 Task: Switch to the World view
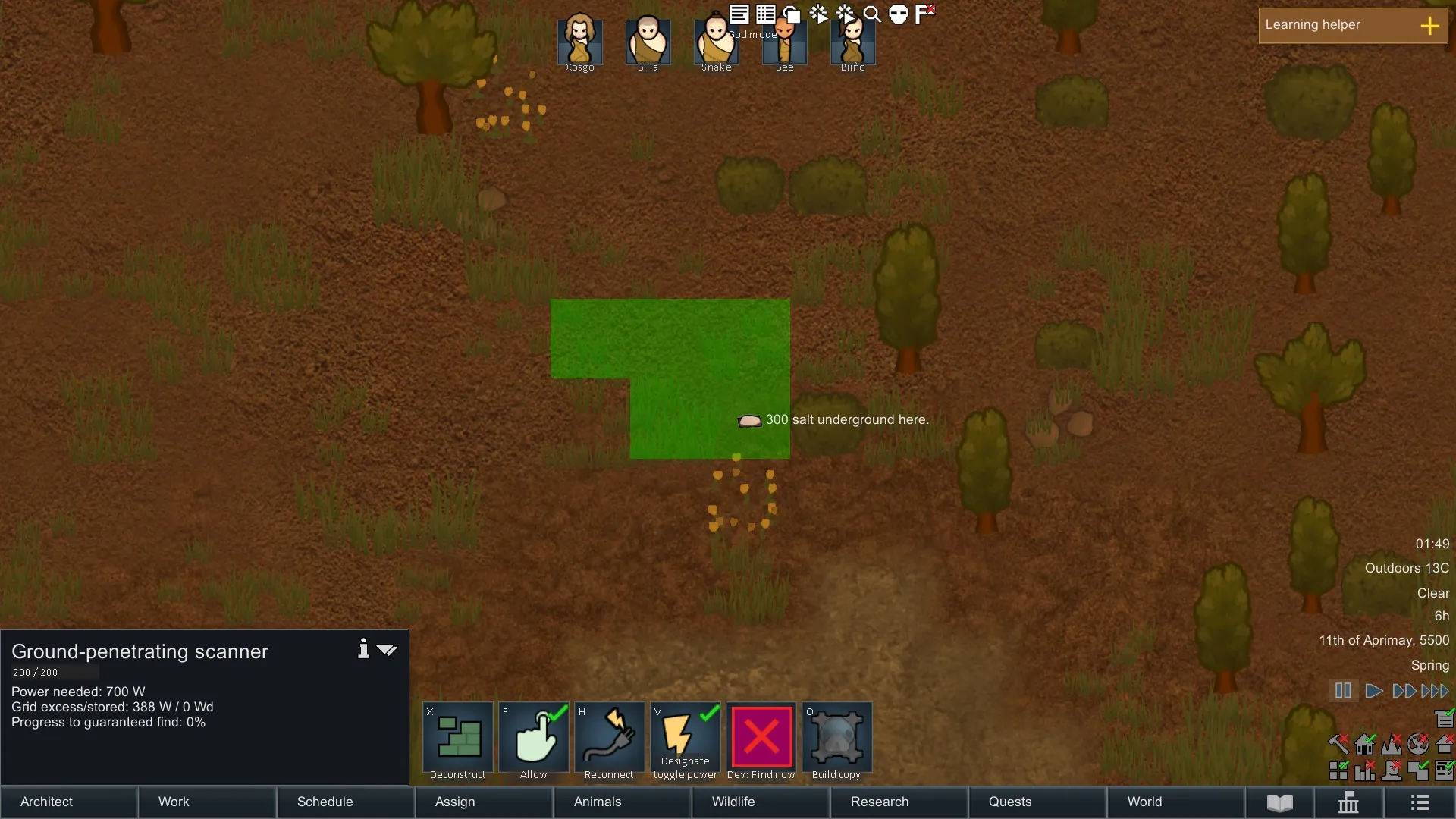coord(1175,802)
